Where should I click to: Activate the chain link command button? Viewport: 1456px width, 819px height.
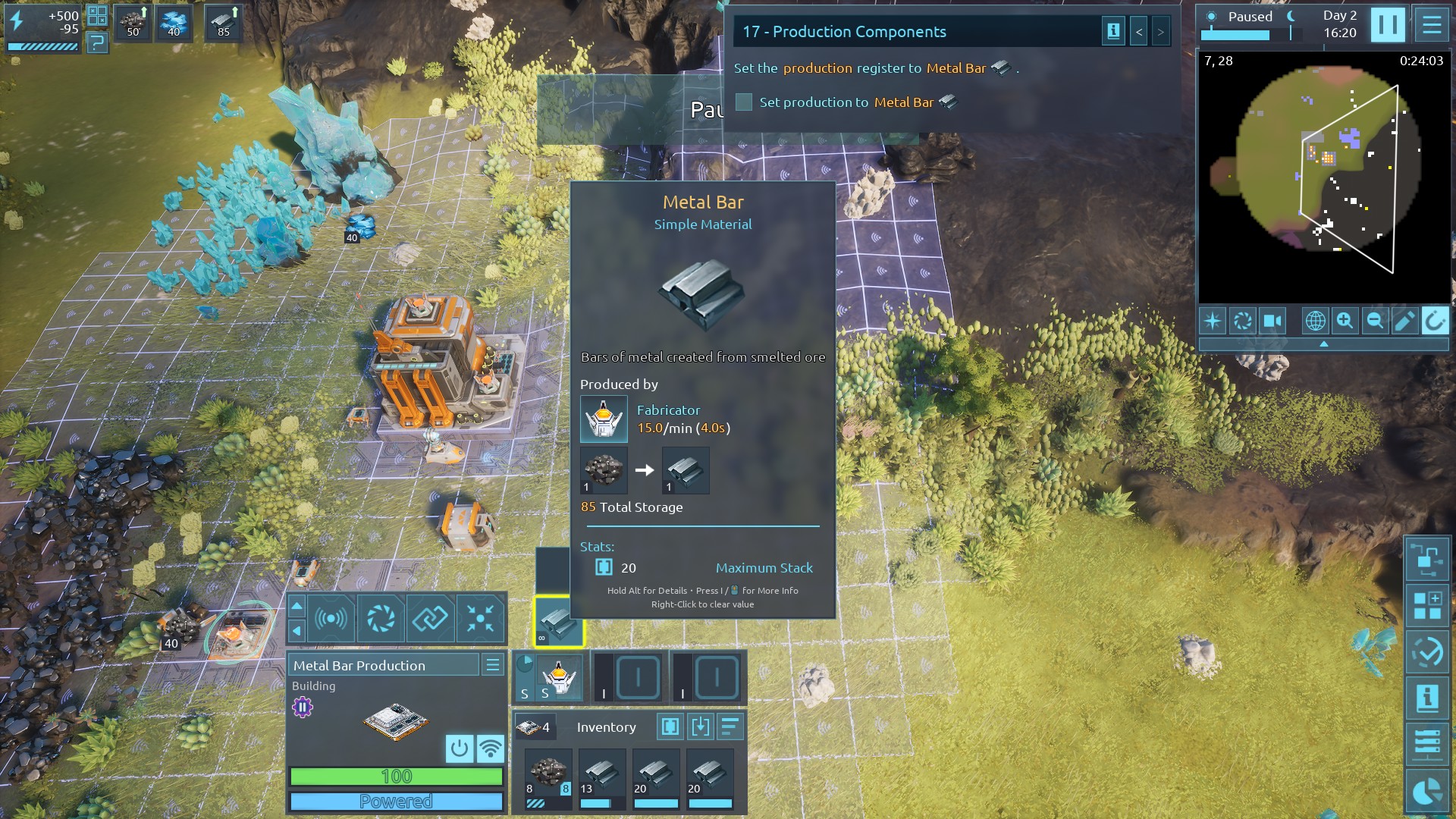point(429,619)
